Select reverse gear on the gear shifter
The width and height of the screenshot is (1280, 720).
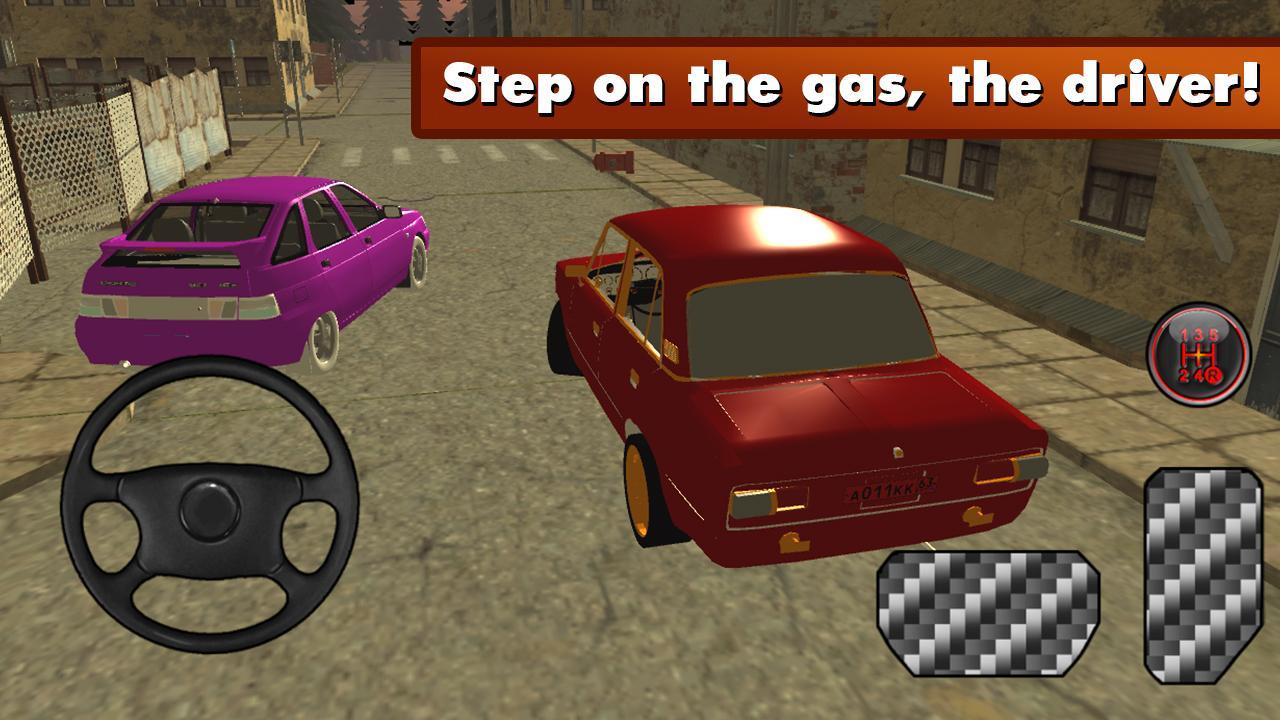click(x=1212, y=376)
